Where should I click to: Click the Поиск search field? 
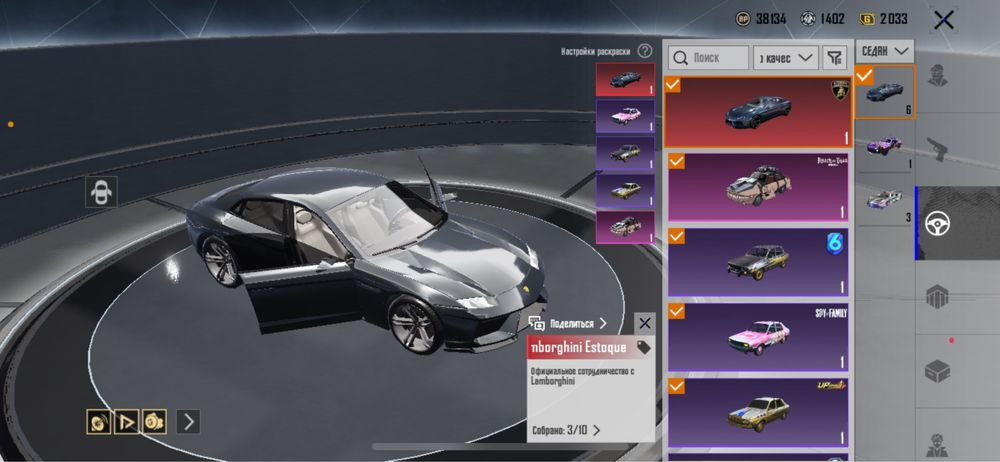click(708, 58)
